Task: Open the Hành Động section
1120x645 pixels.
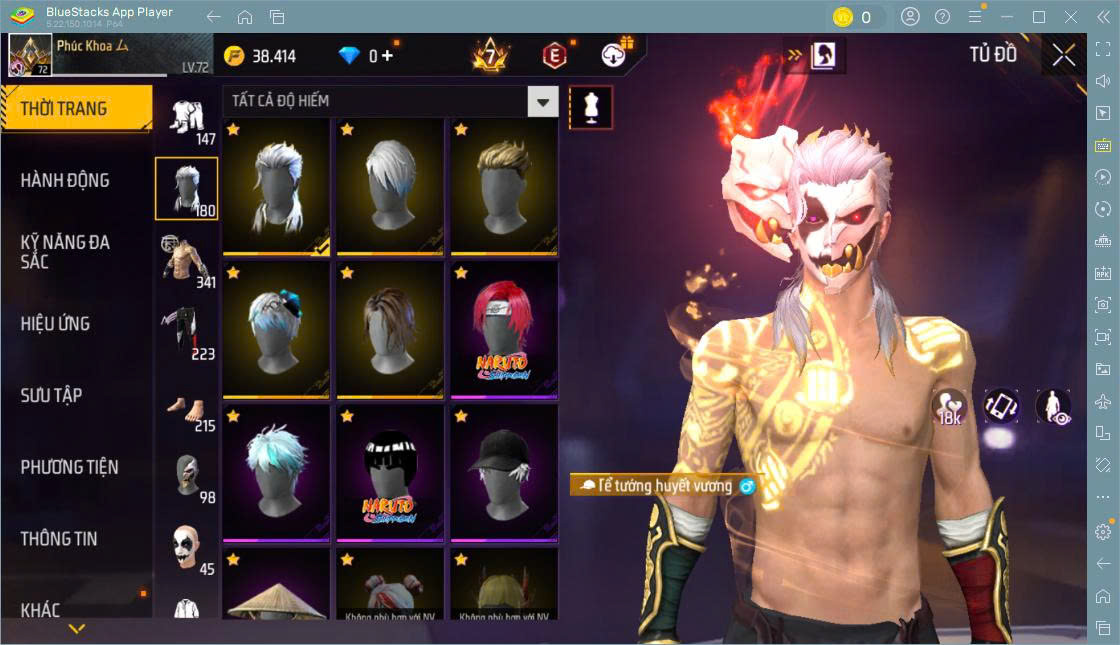Action: 65,181
